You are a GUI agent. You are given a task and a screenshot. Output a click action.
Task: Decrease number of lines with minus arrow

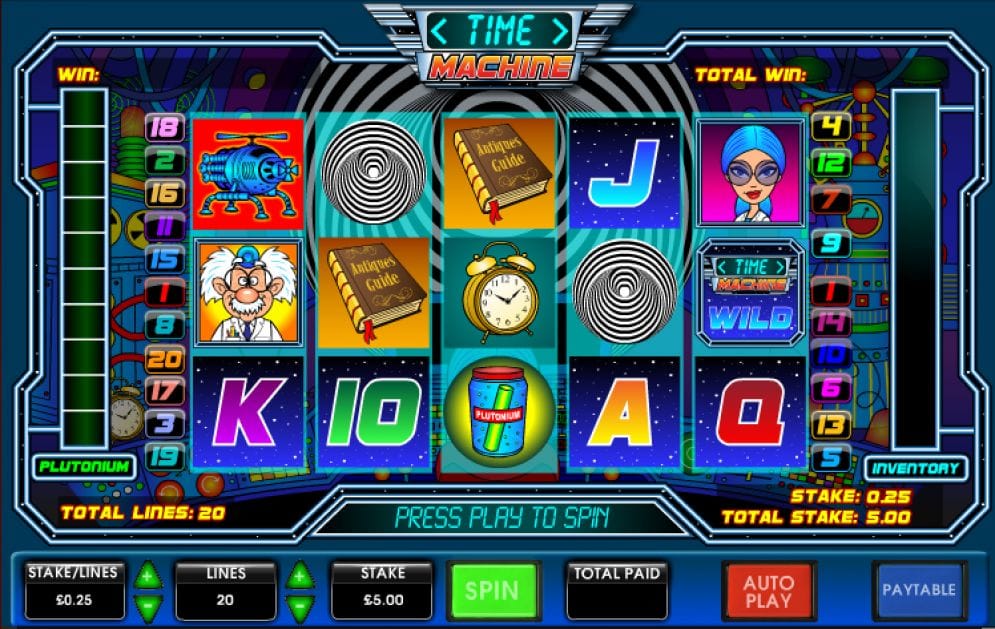299,605
